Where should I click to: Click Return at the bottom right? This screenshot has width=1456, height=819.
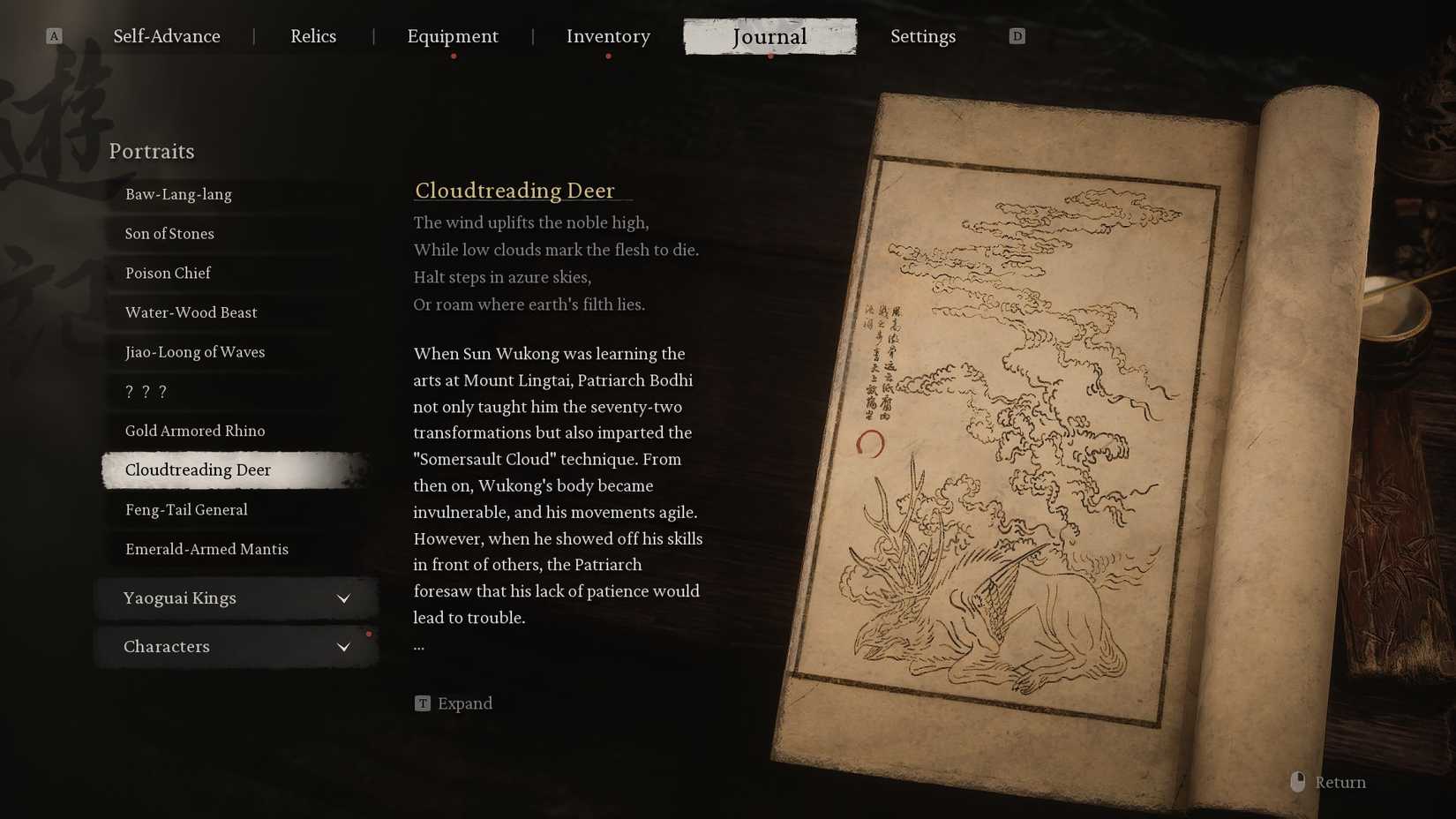tap(1340, 782)
